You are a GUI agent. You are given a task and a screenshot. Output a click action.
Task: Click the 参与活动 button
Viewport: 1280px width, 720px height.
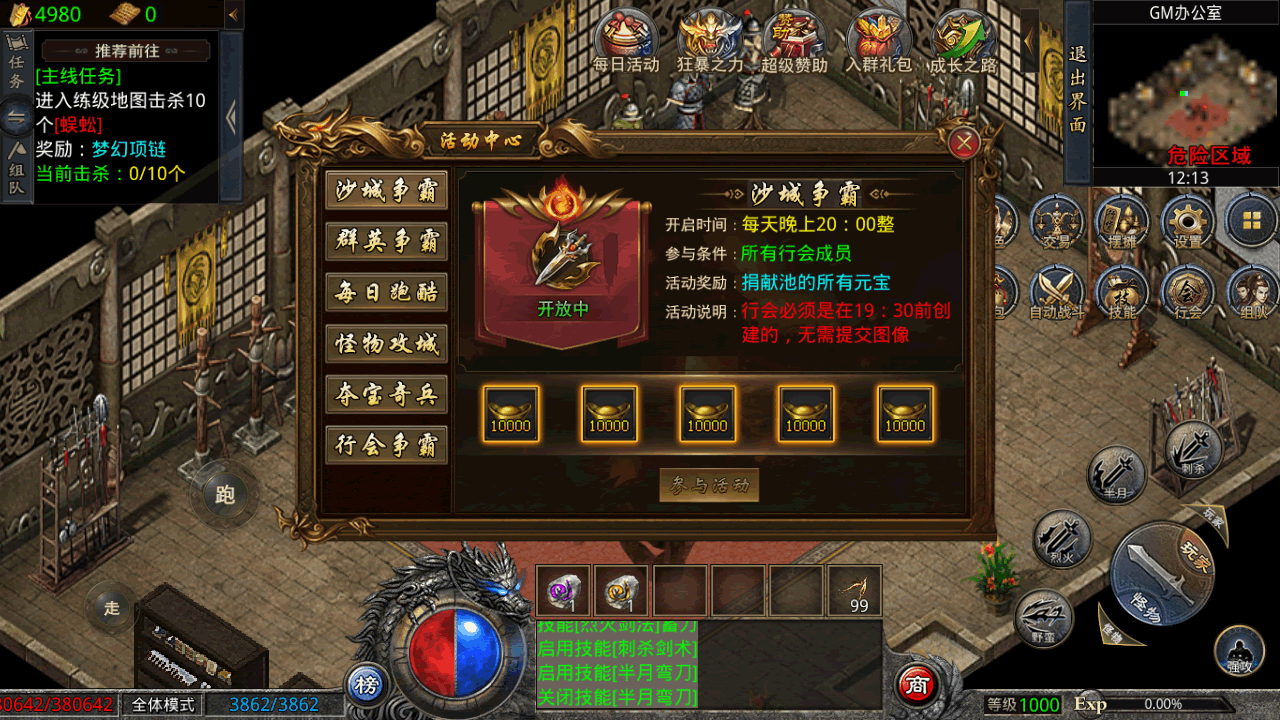709,486
